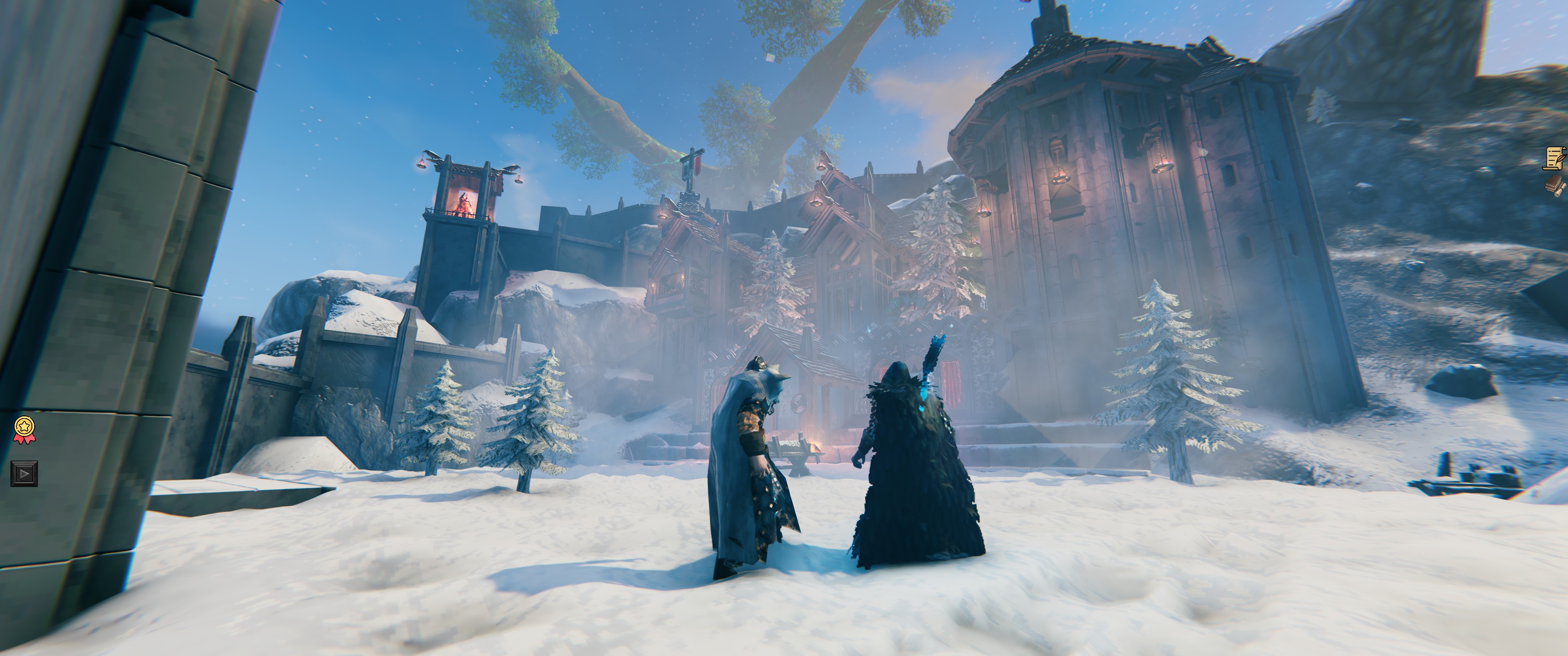Image resolution: width=1568 pixels, height=656 pixels.
Task: Open the scroll and quill icon
Action: click(x=1556, y=158)
